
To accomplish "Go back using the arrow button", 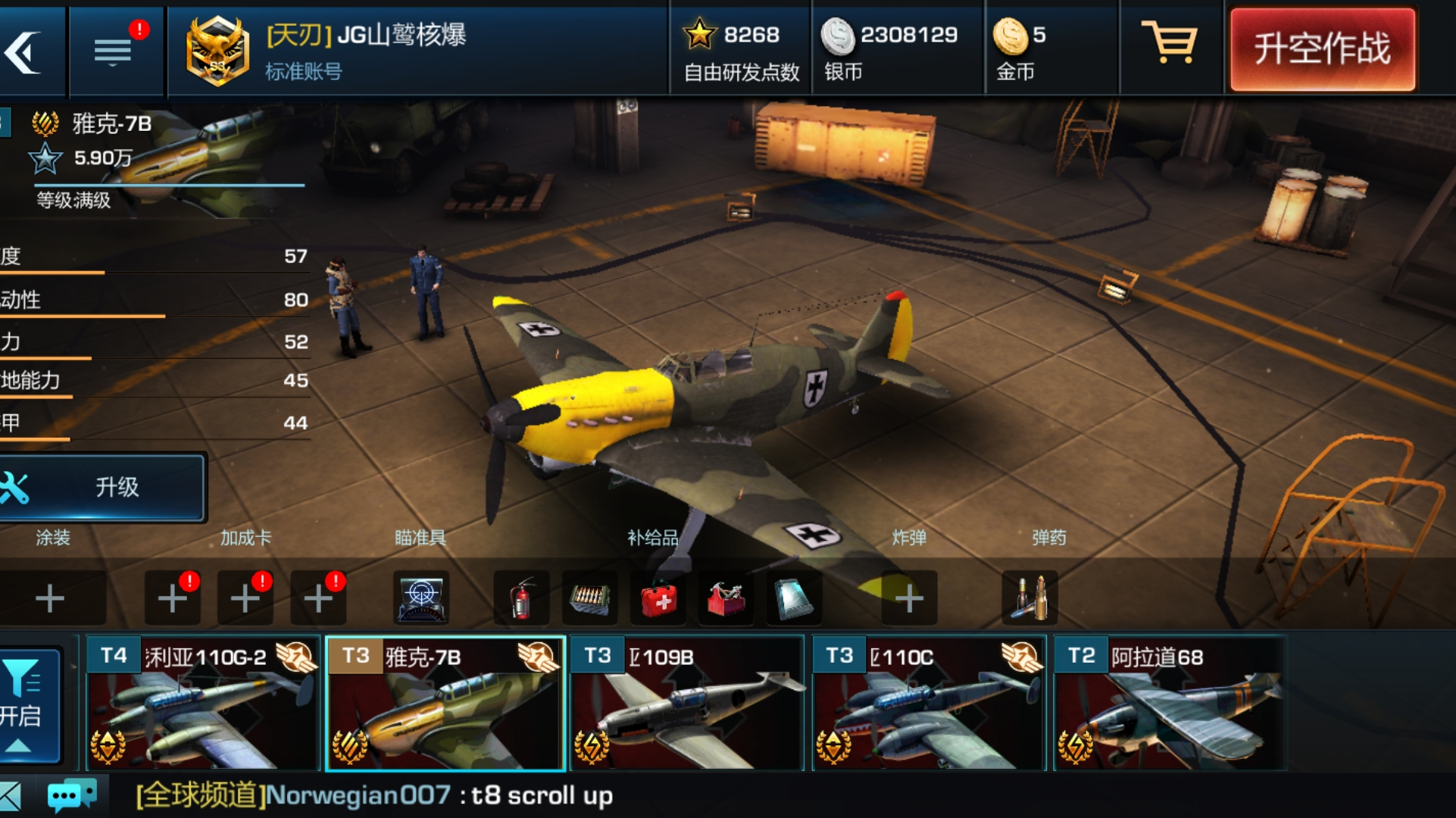I will 27,52.
